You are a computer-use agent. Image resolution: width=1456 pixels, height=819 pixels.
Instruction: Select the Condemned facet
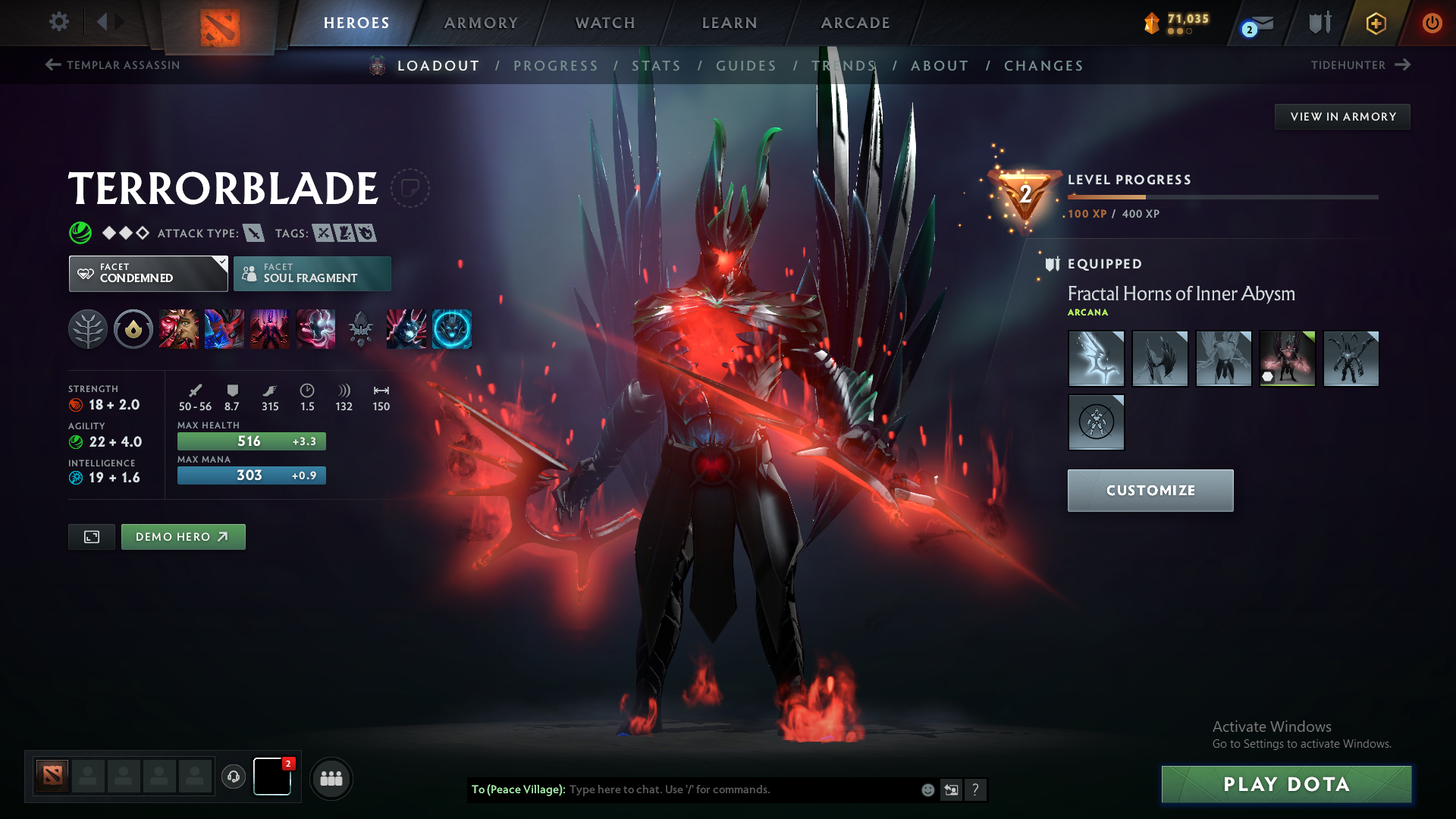[x=144, y=273]
